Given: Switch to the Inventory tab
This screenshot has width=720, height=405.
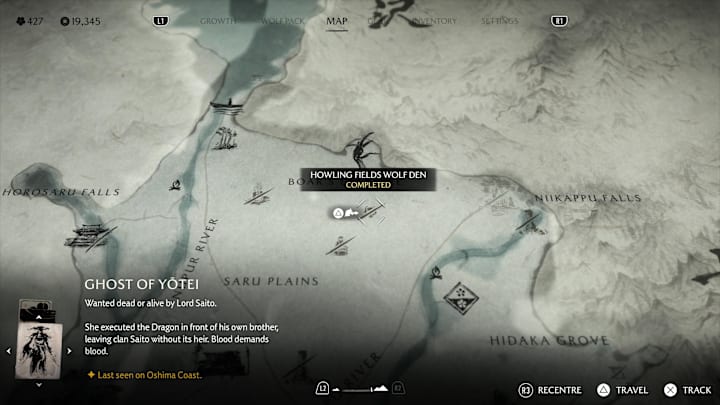Looking at the screenshot, I should tap(433, 20).
